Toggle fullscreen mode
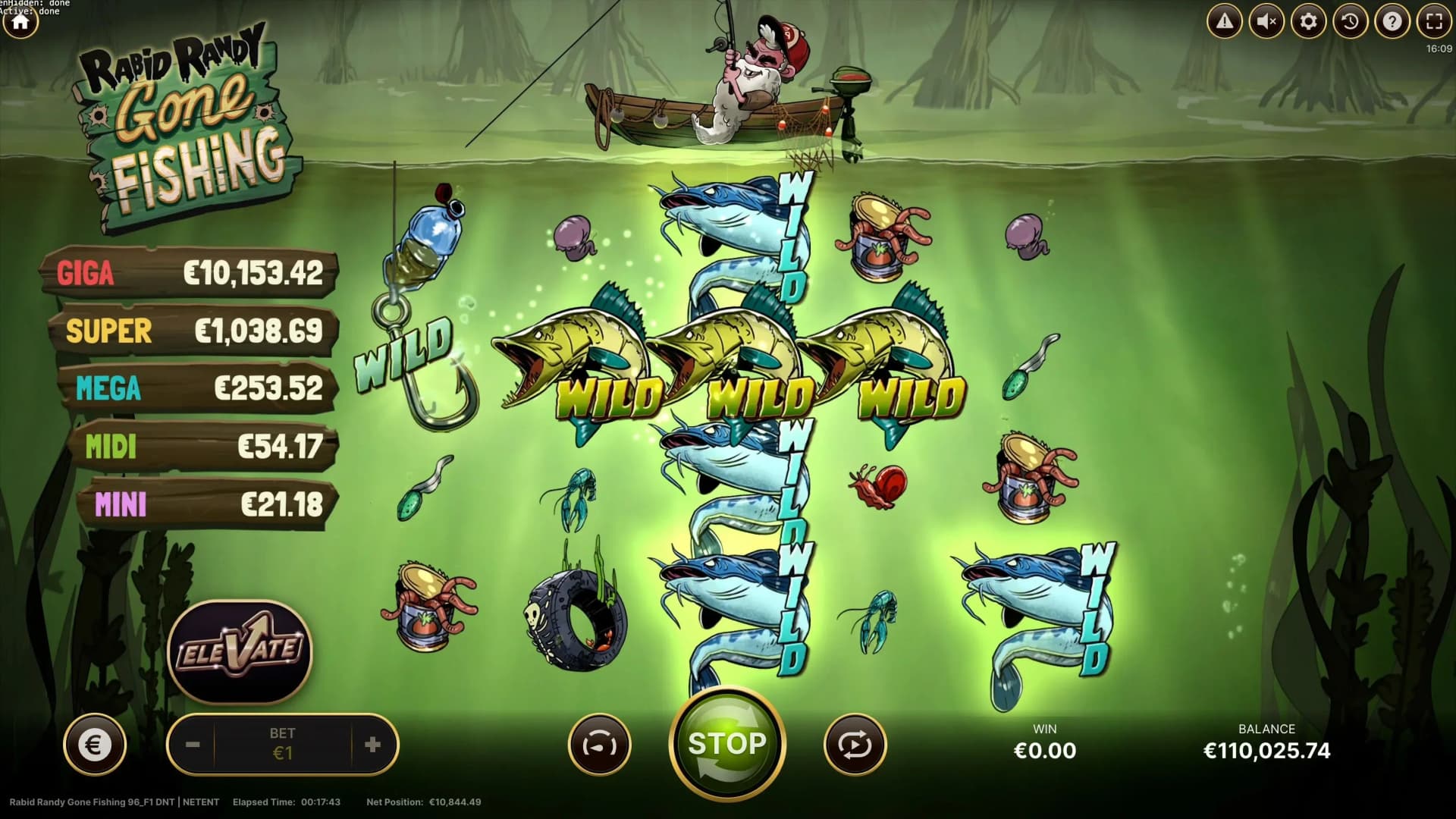Image resolution: width=1456 pixels, height=819 pixels. [1434, 21]
